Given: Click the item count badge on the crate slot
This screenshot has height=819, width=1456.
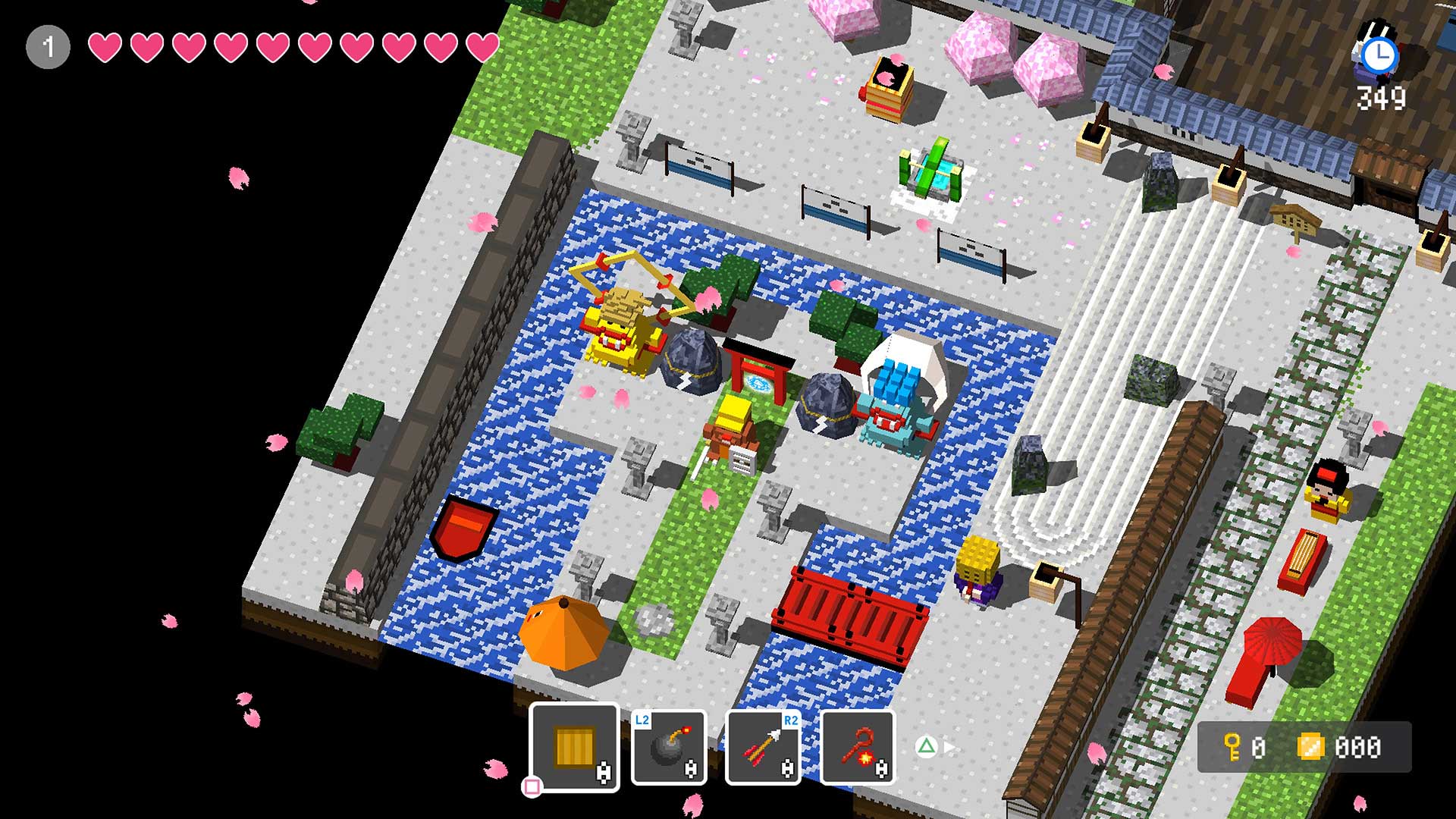Looking at the screenshot, I should pyautogui.click(x=604, y=773).
